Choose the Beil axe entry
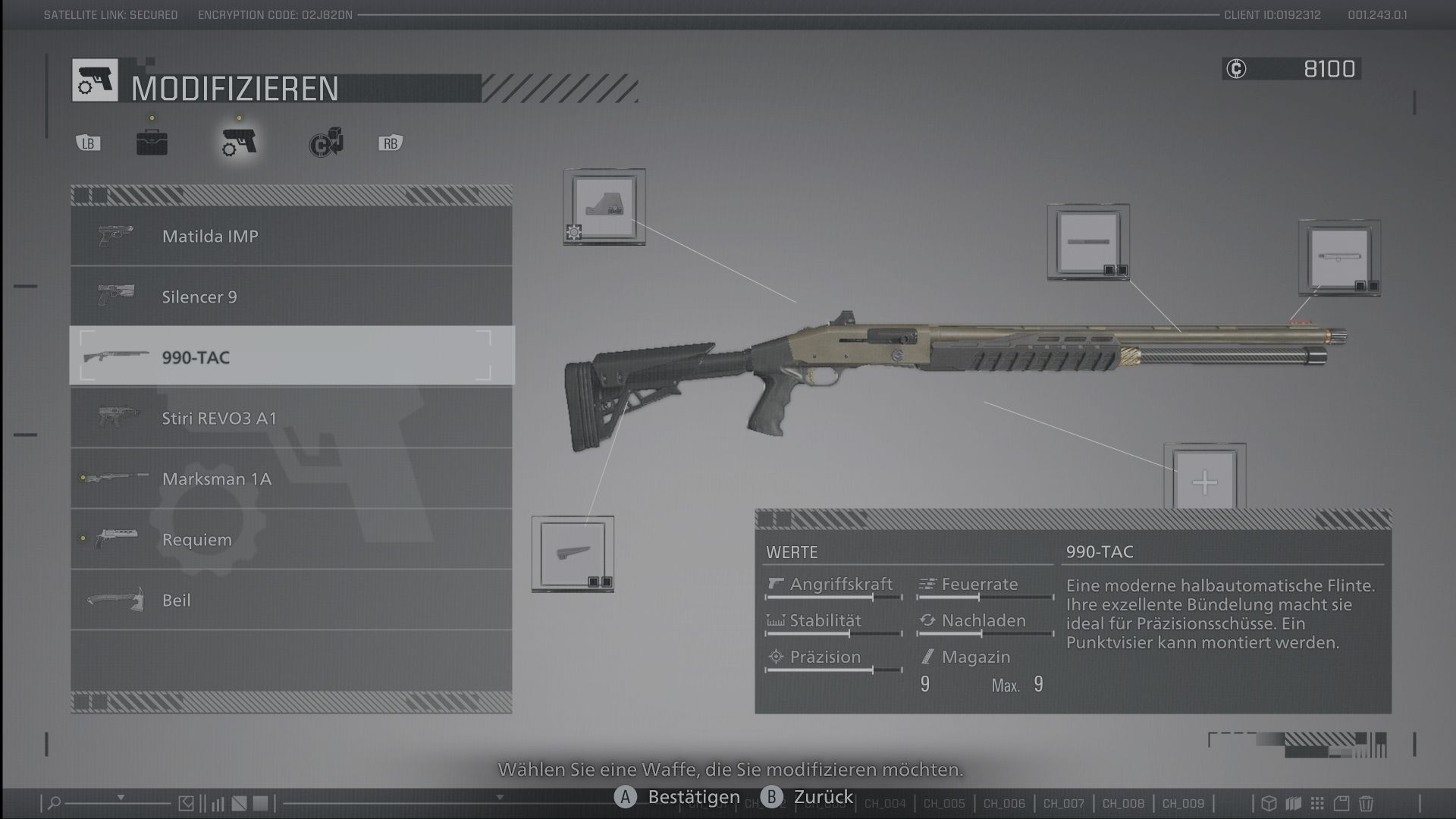This screenshot has height=819, width=1456. [x=291, y=600]
